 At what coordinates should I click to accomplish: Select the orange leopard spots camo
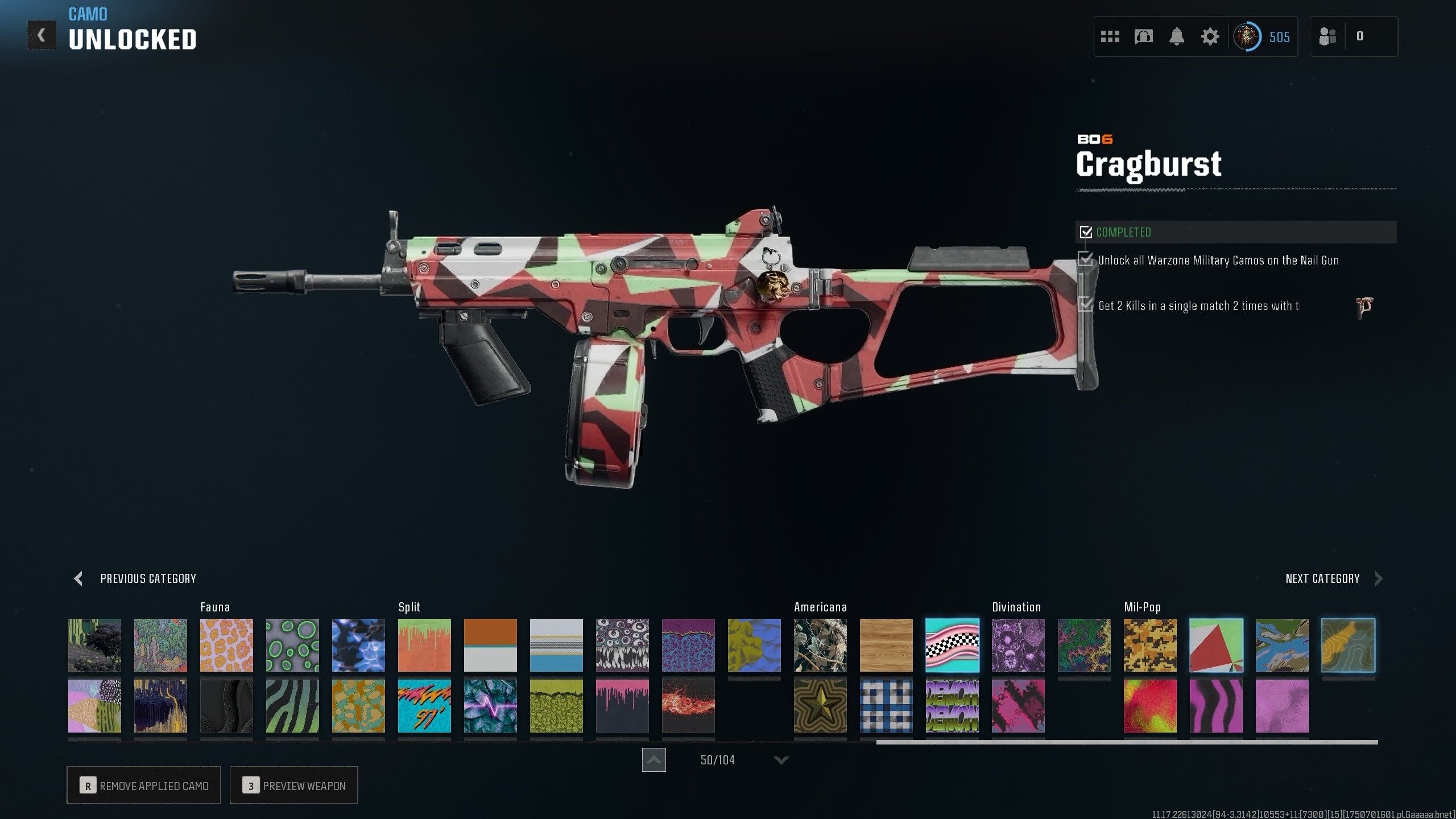226,645
